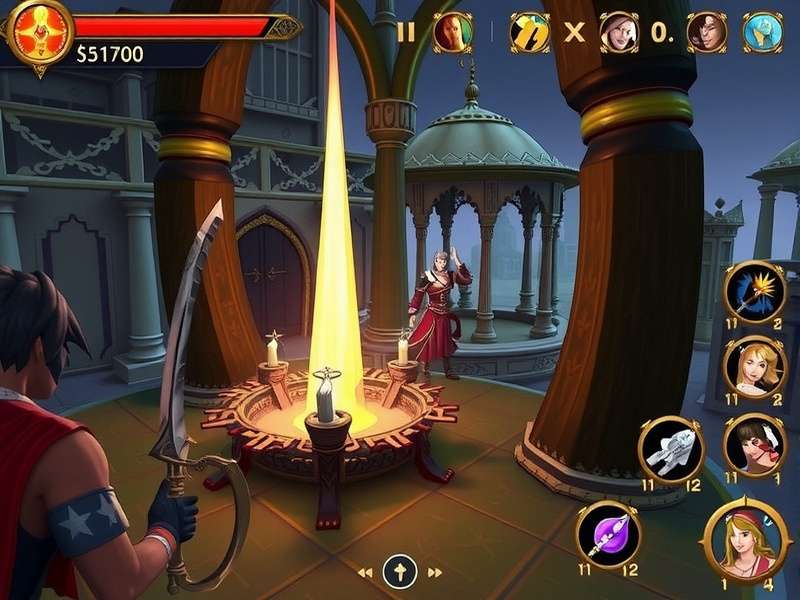Activate the cross icon button at bottom center
The height and width of the screenshot is (600, 800).
tap(400, 572)
